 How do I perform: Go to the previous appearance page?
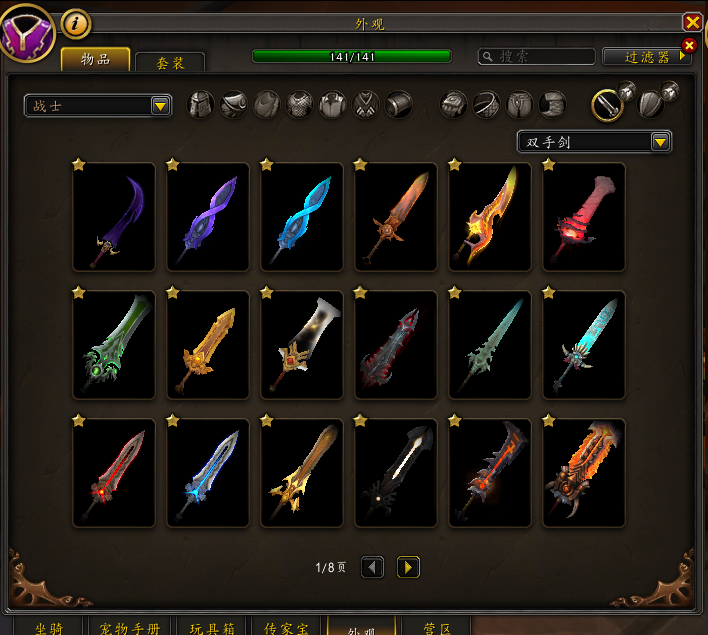(x=372, y=567)
